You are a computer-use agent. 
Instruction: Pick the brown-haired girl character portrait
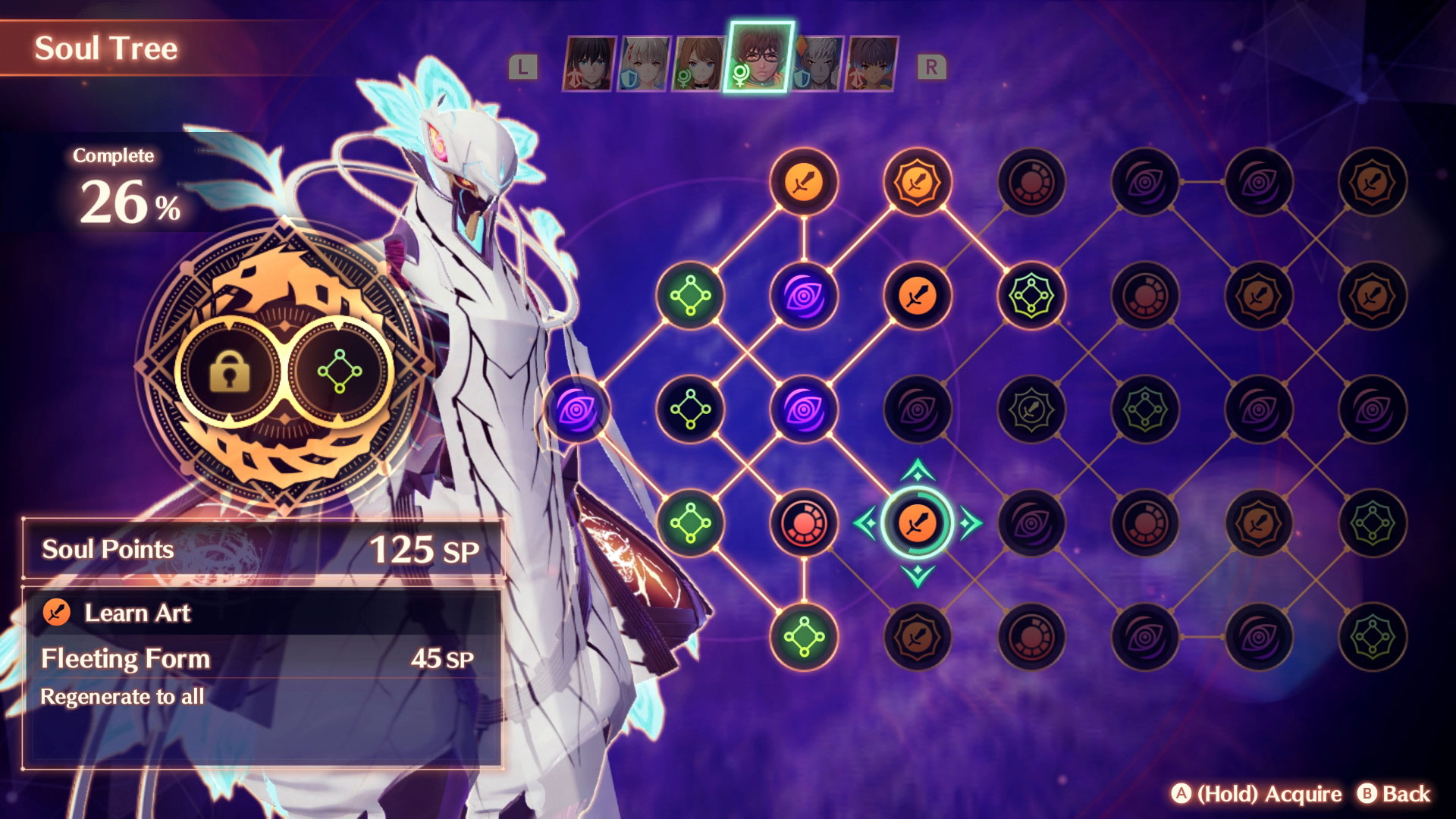pos(699,64)
